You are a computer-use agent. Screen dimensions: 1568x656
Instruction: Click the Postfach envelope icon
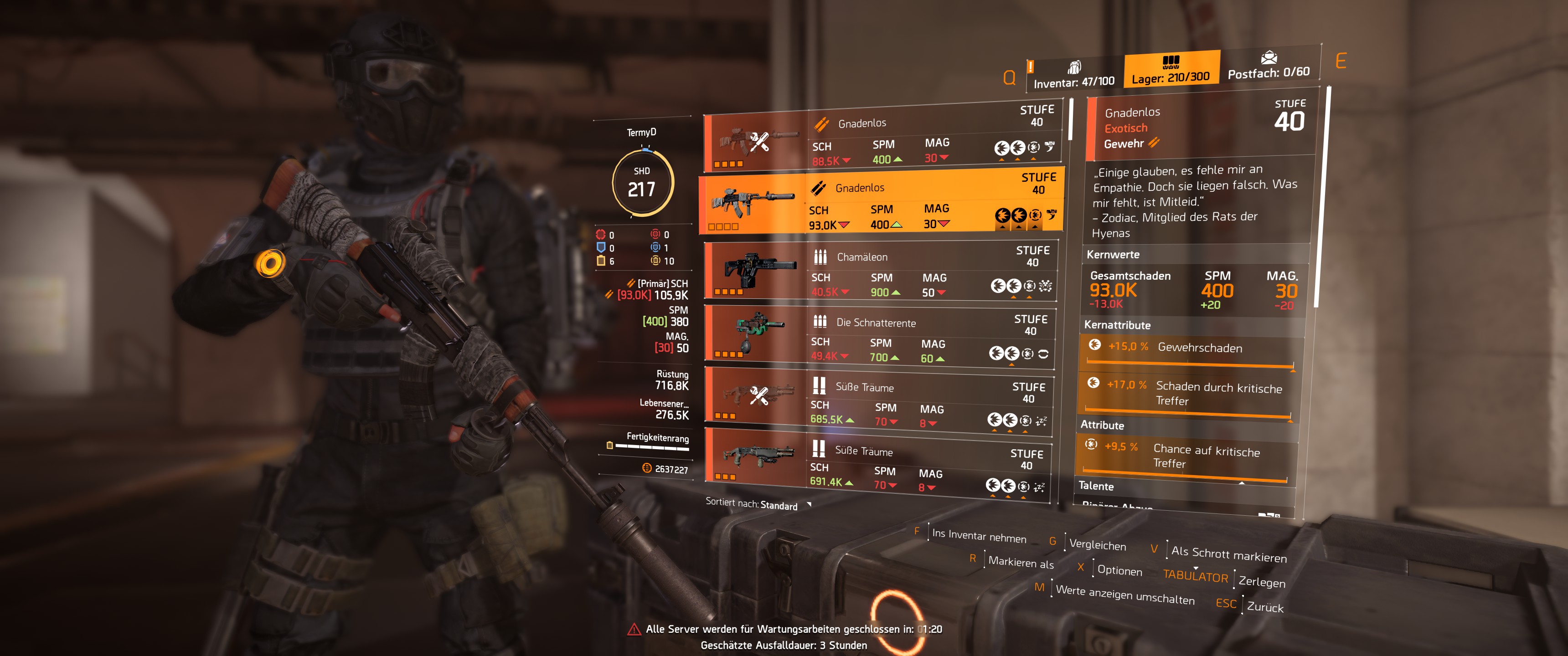tap(1269, 58)
